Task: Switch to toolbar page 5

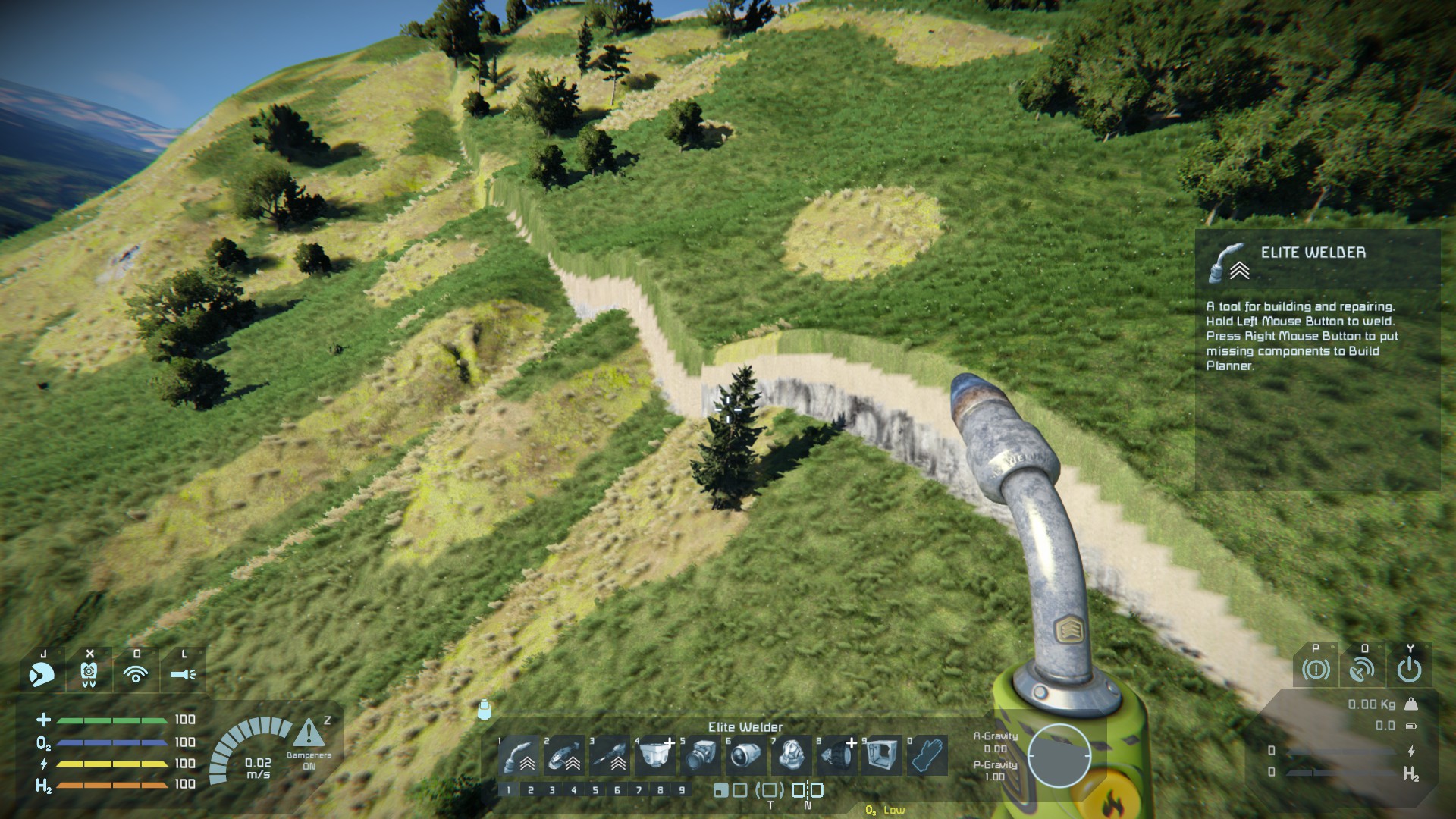Action: tap(595, 790)
